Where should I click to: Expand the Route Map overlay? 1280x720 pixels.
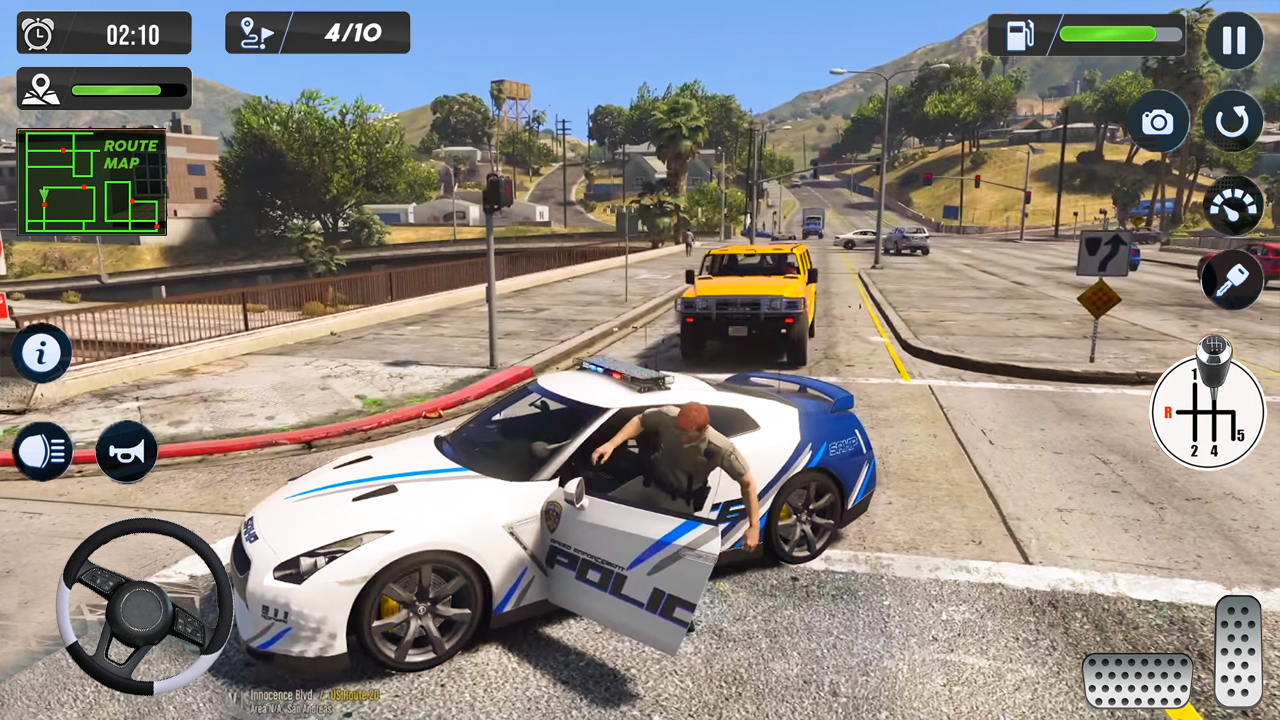coord(92,183)
